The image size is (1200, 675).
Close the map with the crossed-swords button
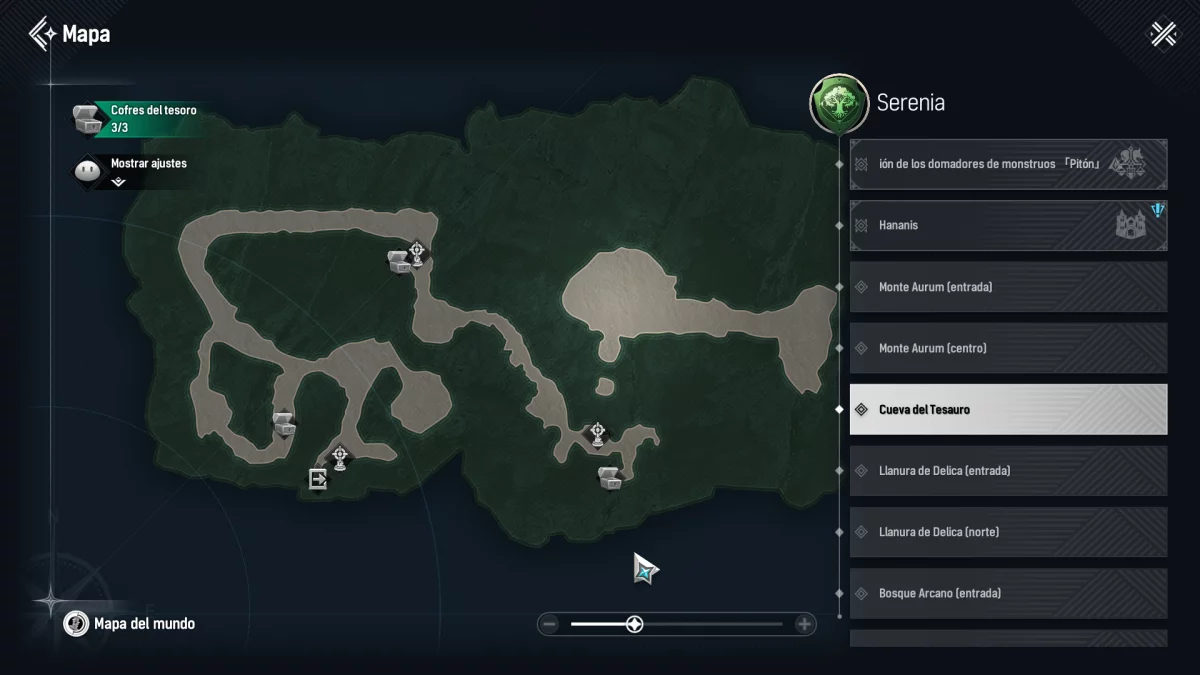pos(1164,34)
